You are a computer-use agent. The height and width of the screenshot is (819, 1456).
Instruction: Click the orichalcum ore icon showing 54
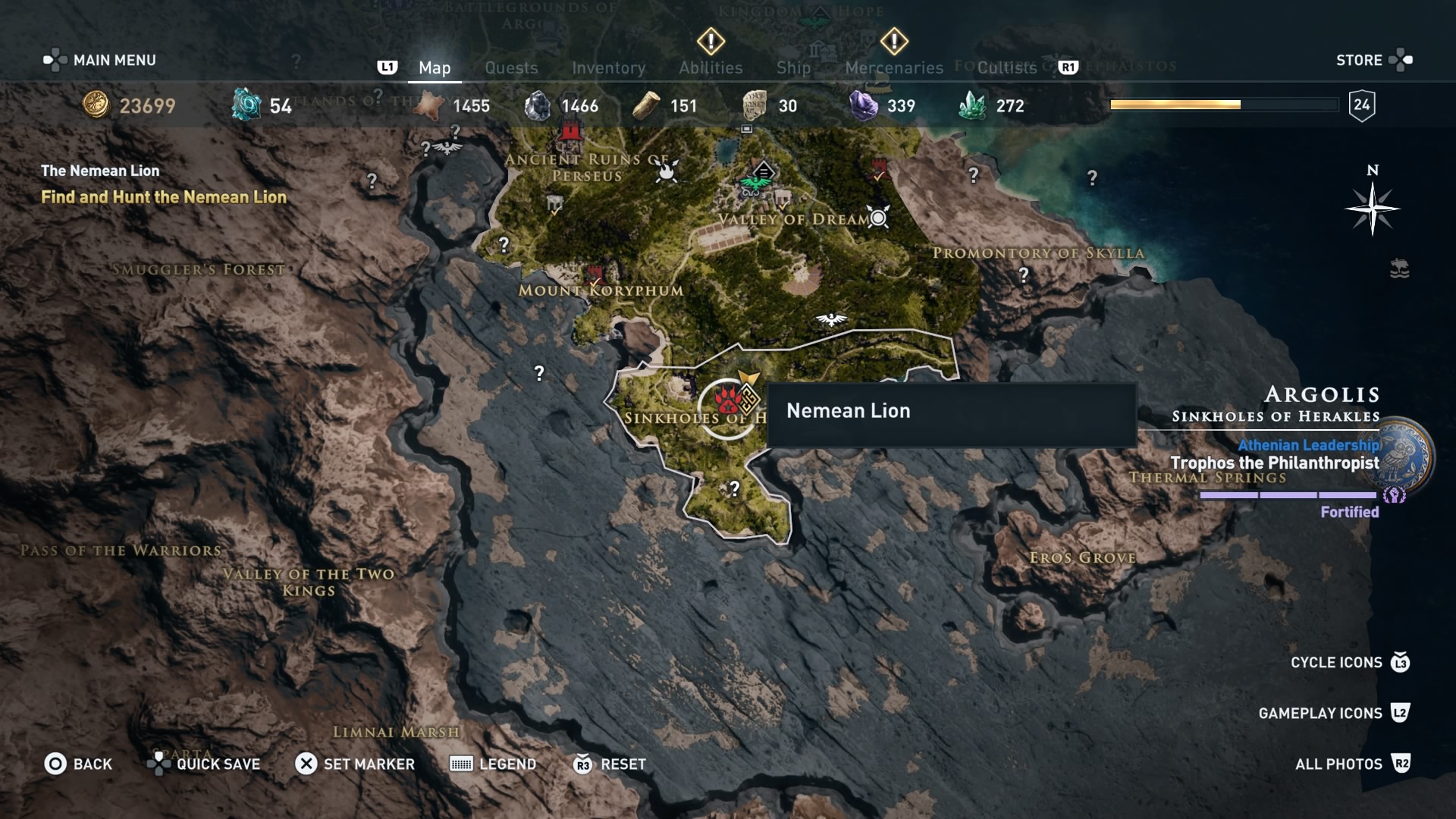[248, 105]
